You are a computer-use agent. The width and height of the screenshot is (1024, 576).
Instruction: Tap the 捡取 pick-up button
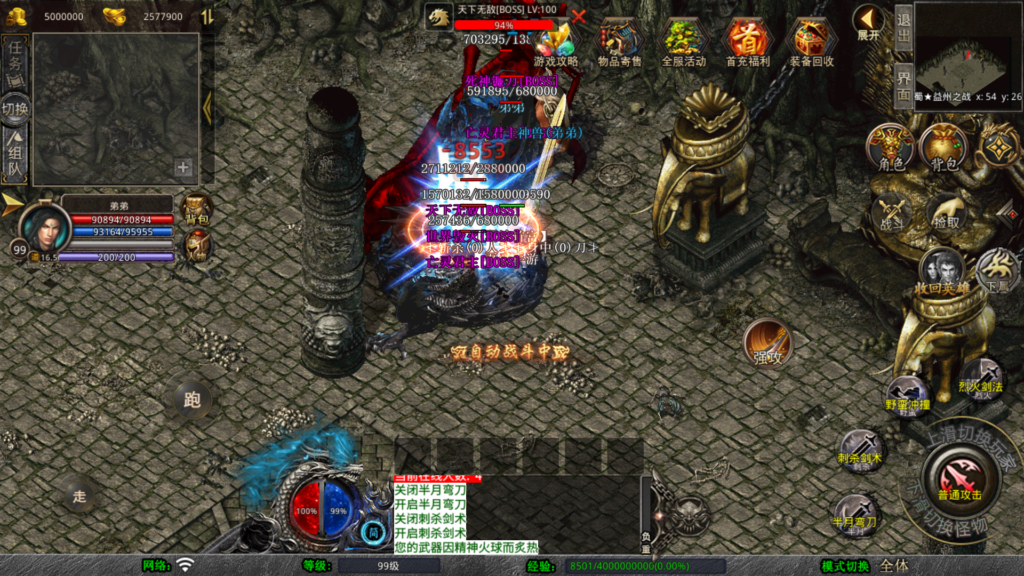pyautogui.click(x=945, y=212)
